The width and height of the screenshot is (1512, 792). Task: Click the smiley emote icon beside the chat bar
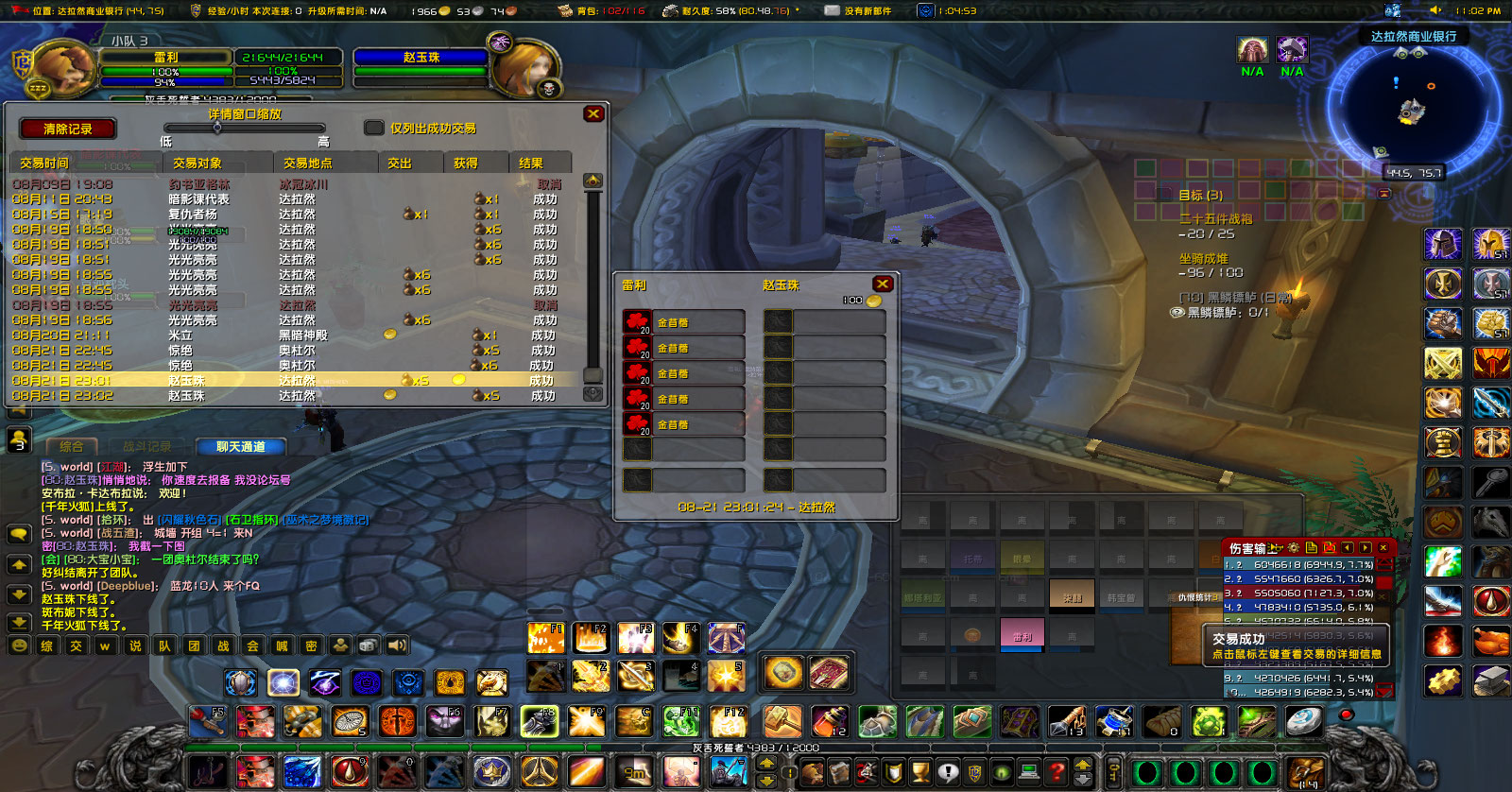click(x=19, y=646)
